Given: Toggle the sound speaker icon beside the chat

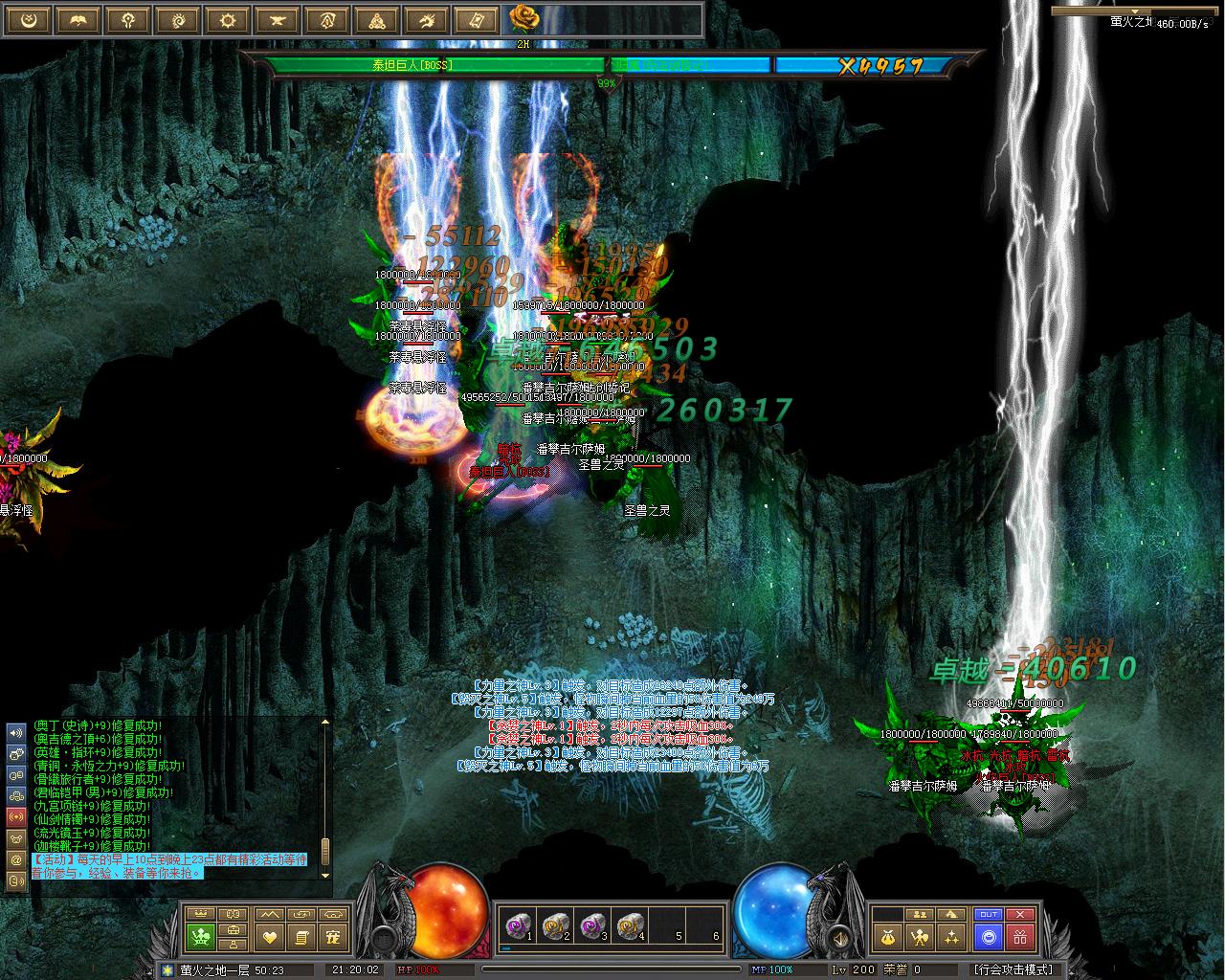Looking at the screenshot, I should click(x=15, y=734).
